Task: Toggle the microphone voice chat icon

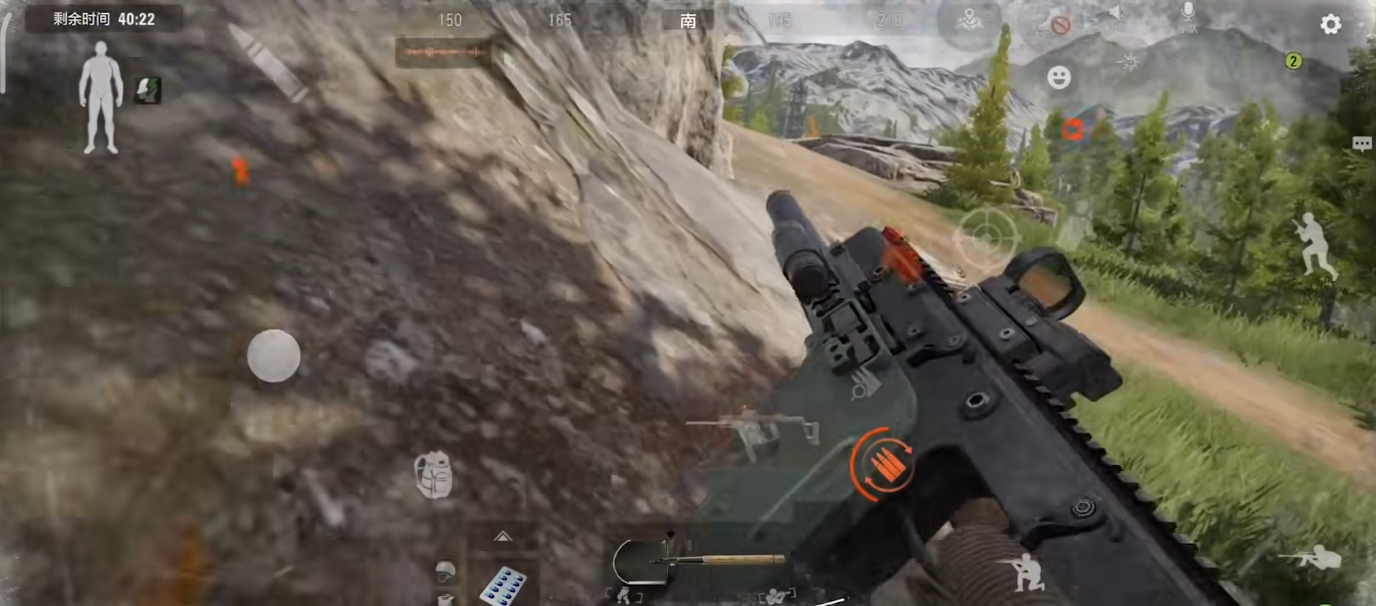Action: [x=1188, y=15]
